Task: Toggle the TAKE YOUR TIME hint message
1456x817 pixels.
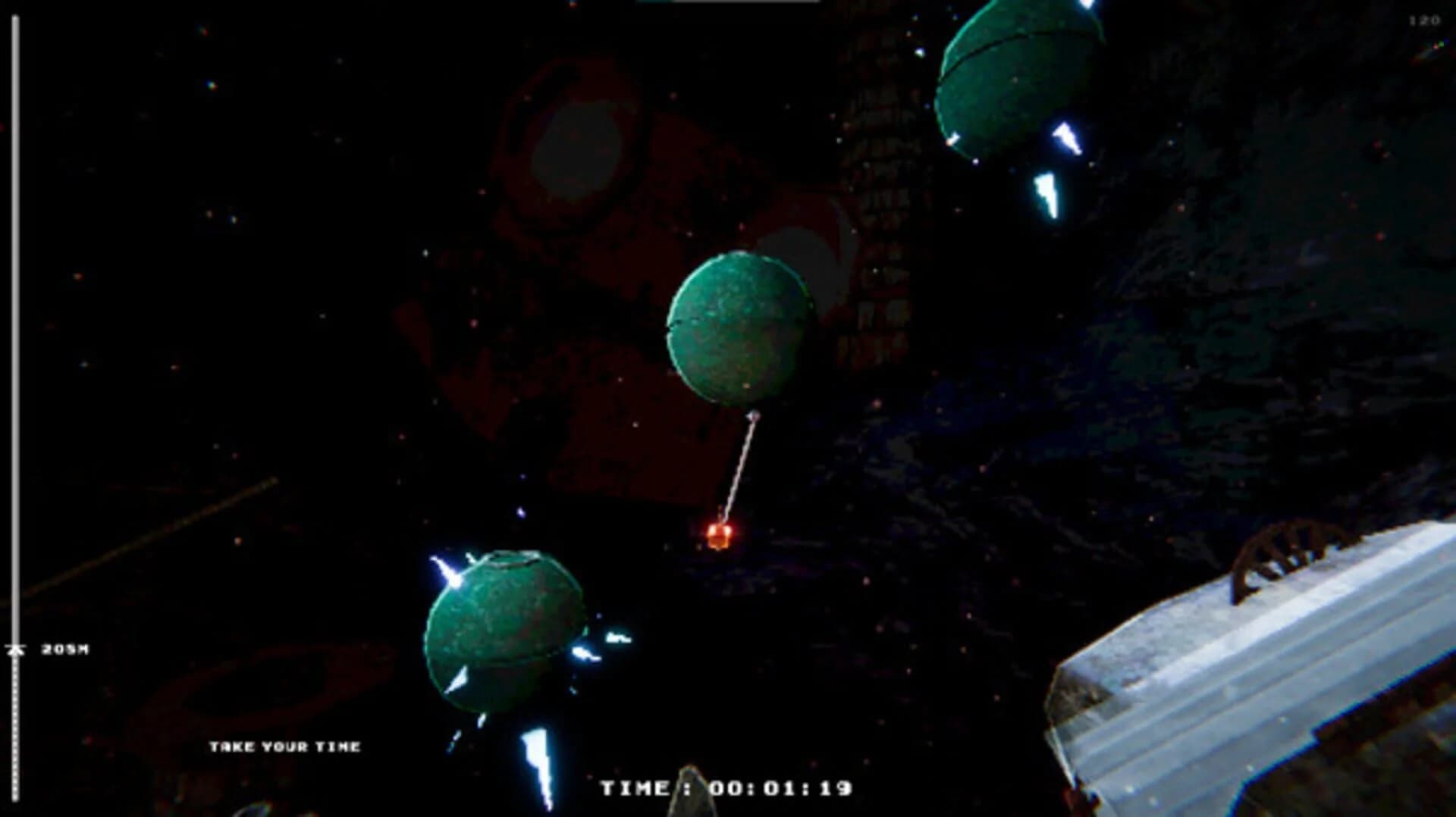Action: (x=287, y=746)
